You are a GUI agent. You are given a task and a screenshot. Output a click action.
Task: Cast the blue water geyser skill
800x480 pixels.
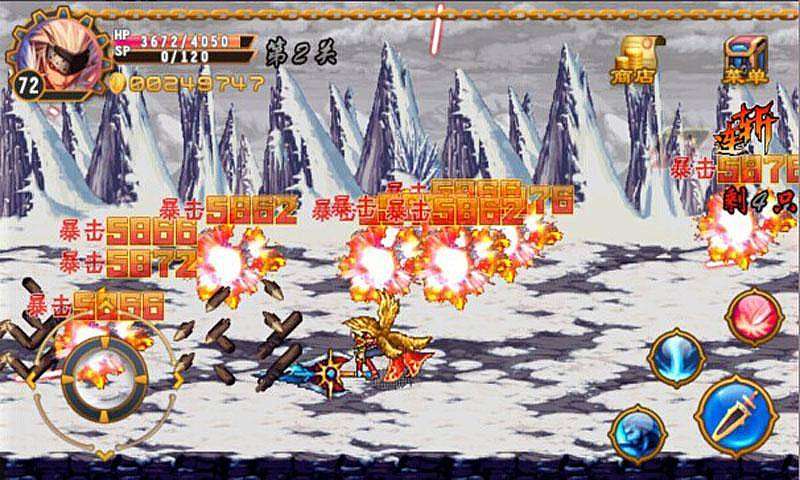(677, 358)
